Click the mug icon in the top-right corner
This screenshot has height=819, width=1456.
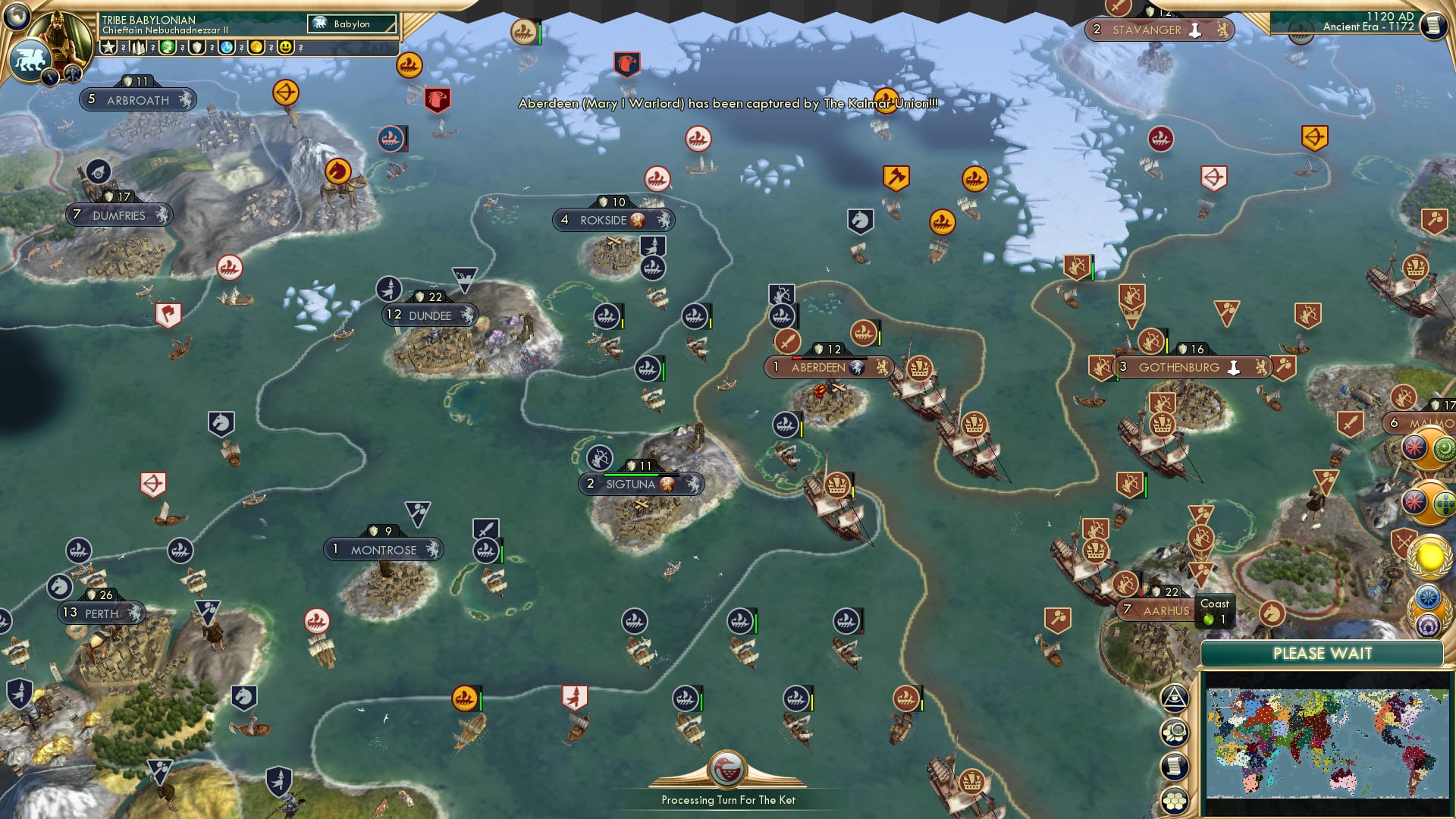[1436, 25]
